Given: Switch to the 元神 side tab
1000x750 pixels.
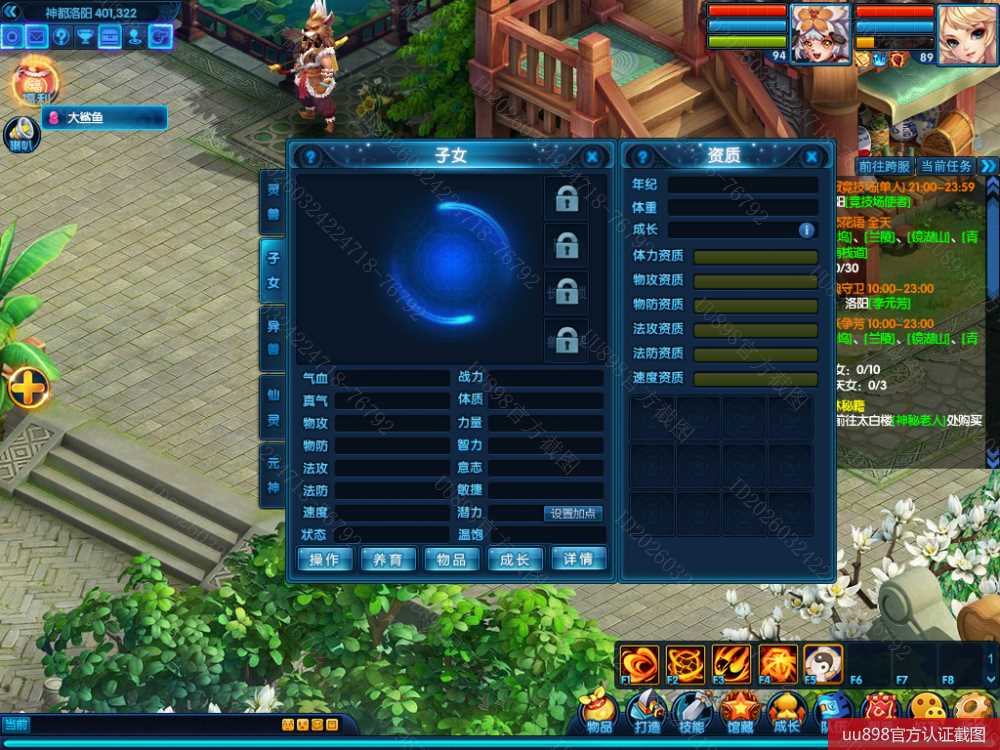Looking at the screenshot, I should (x=273, y=475).
